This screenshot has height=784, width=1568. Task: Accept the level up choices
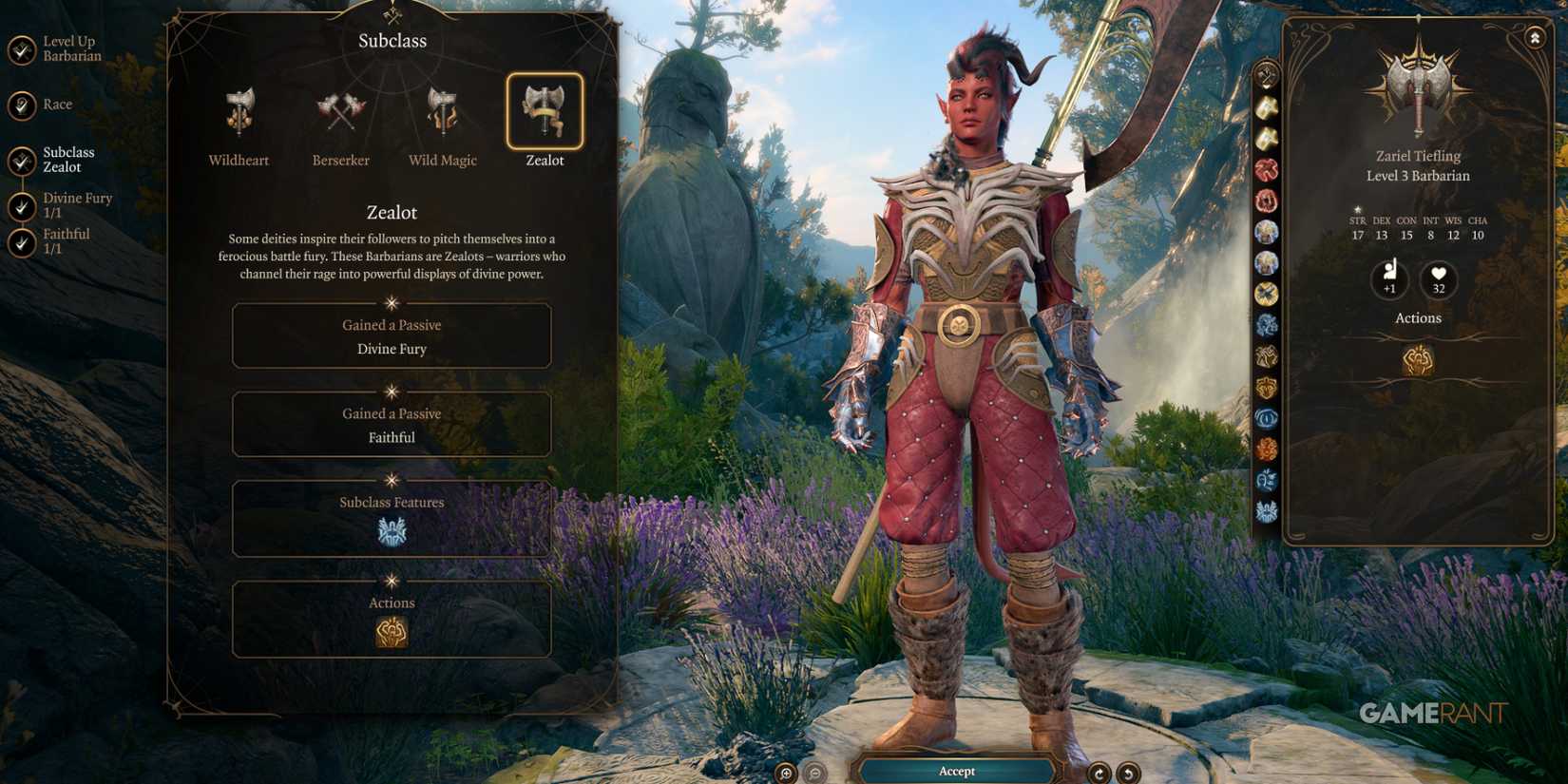[x=957, y=771]
